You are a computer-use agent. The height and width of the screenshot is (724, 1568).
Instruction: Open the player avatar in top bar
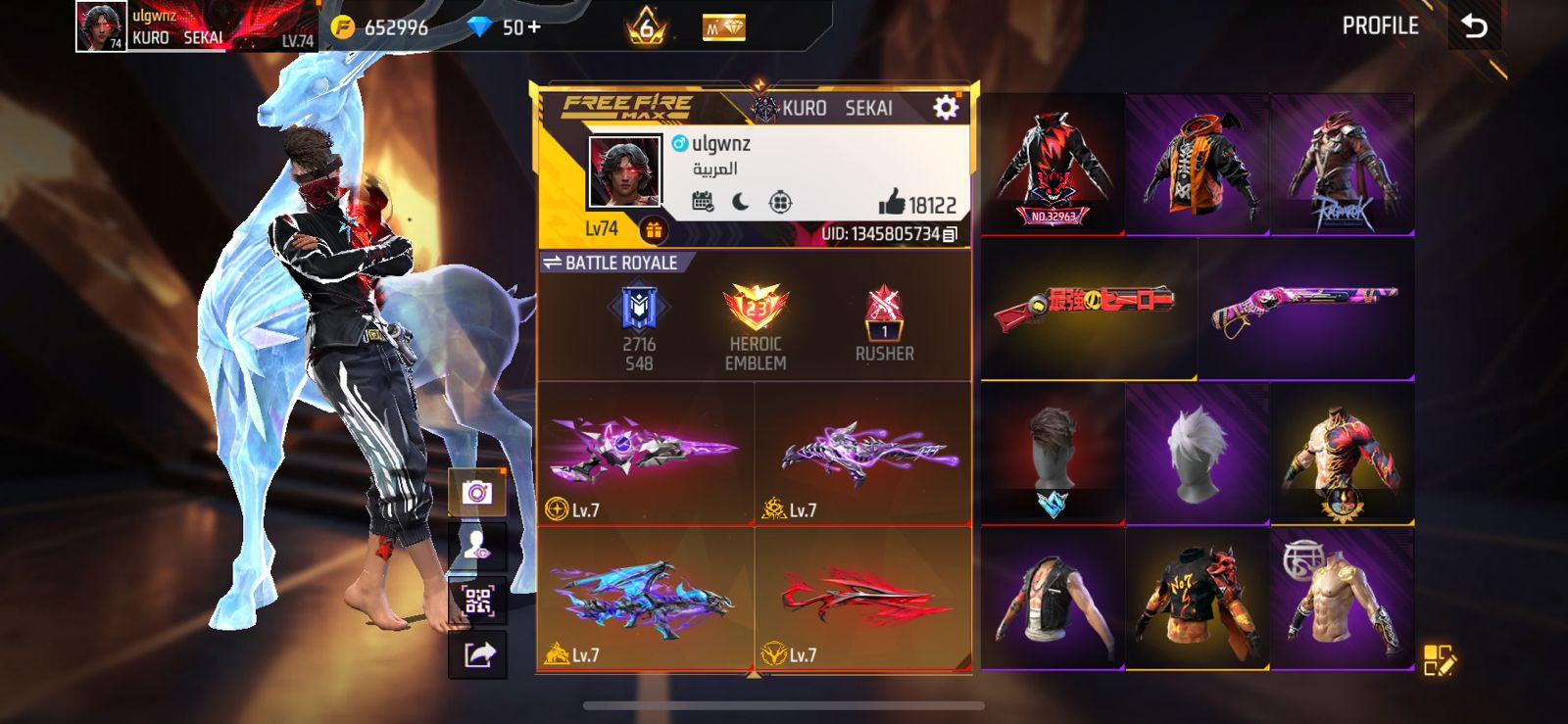pyautogui.click(x=101, y=26)
